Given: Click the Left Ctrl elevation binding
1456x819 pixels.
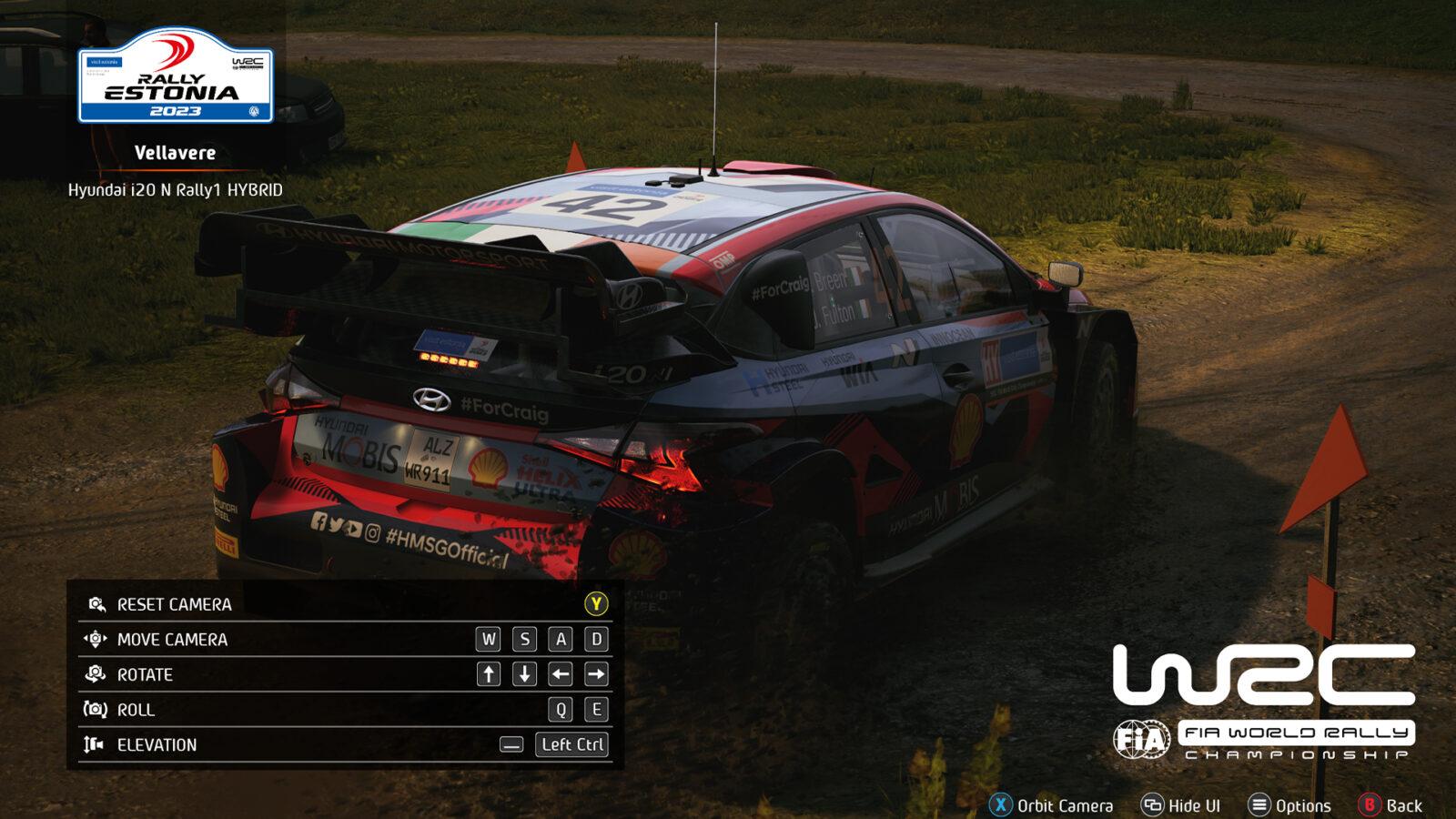Looking at the screenshot, I should [572, 743].
